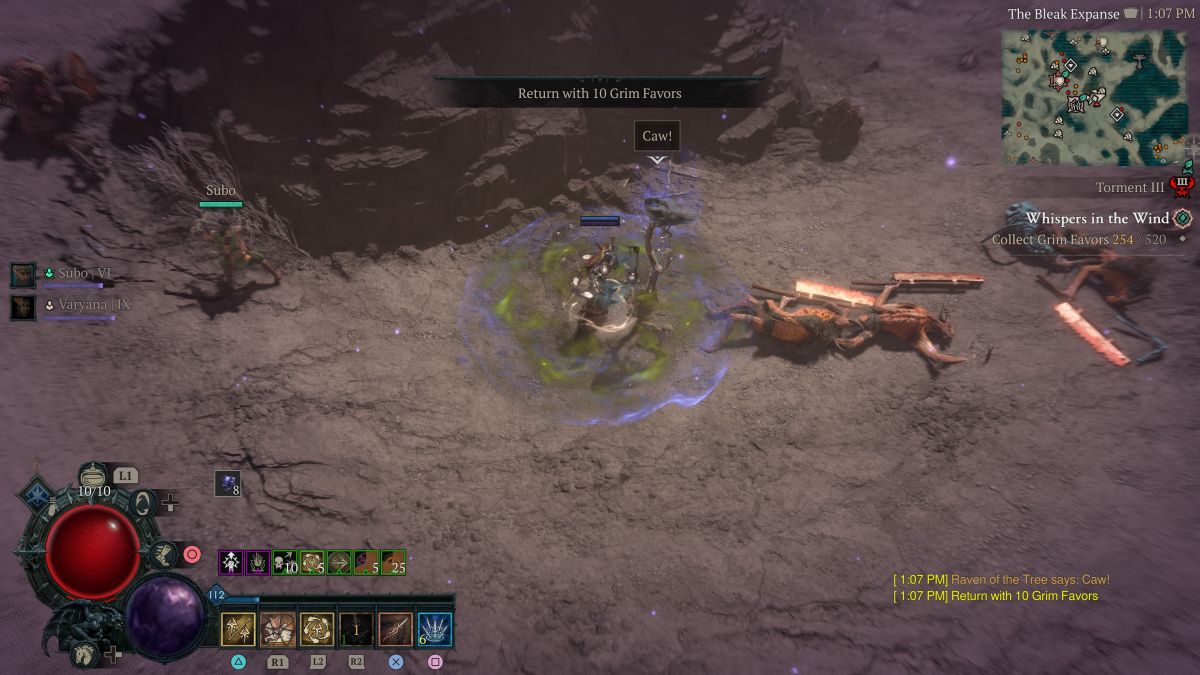Trigger the circular swirl skill slot

317,630
